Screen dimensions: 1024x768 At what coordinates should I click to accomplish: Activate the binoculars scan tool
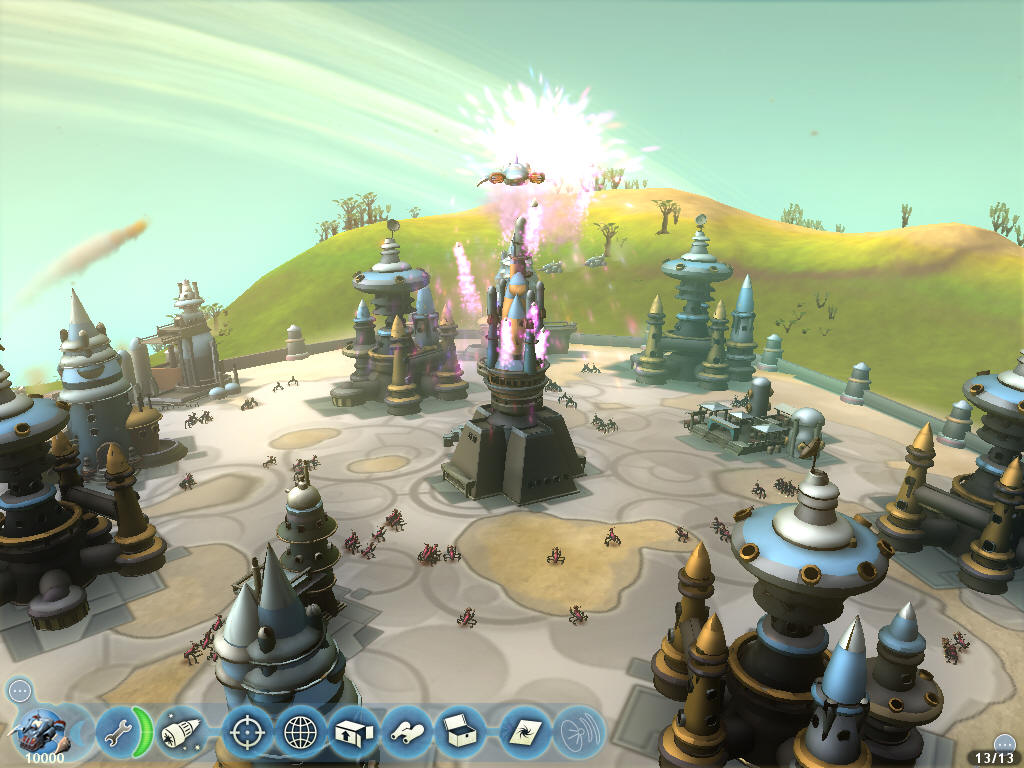409,732
